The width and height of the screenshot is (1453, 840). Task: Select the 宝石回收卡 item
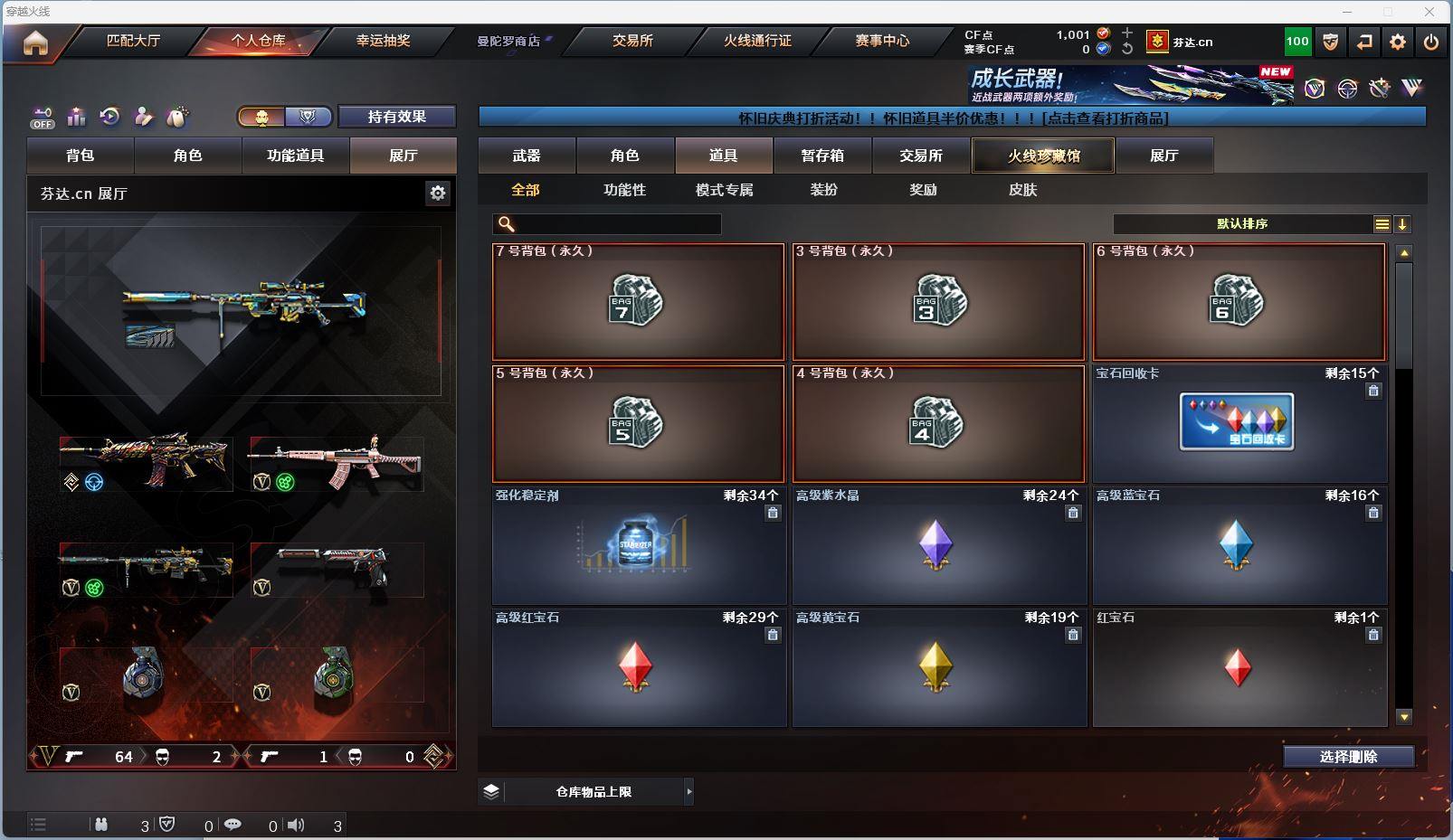coord(1239,423)
